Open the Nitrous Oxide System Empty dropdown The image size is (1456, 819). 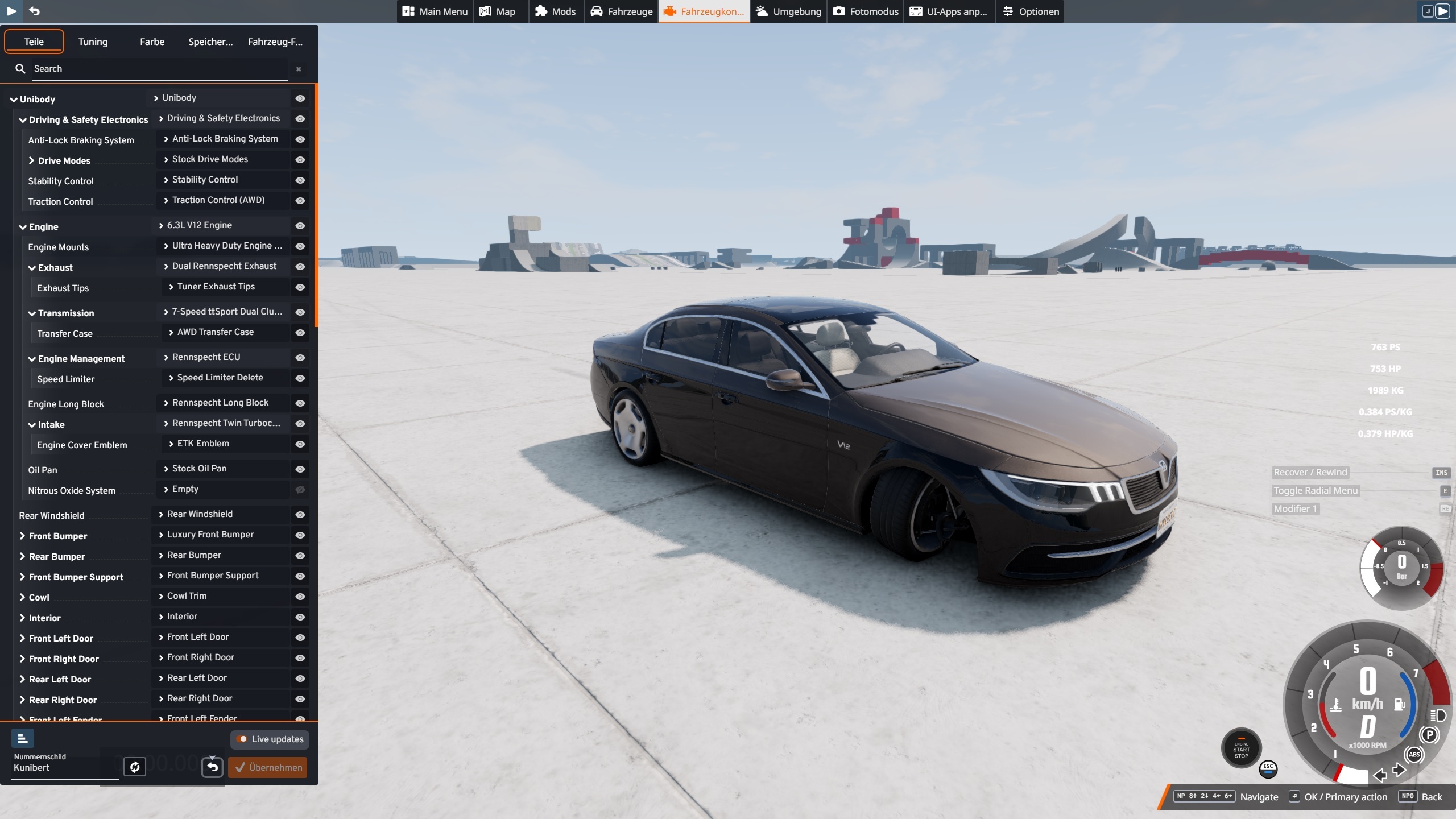(222, 489)
